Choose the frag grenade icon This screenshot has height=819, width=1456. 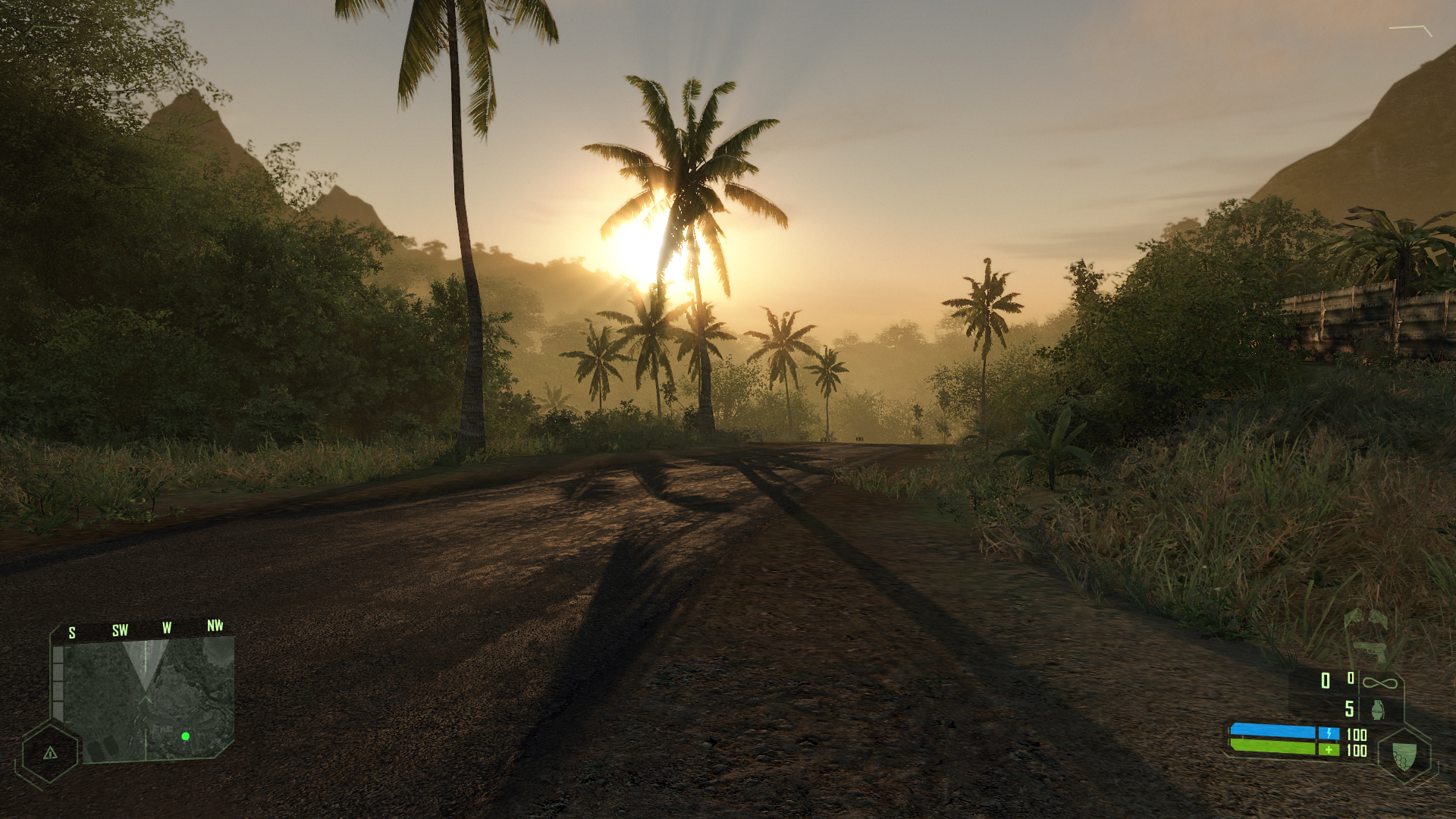pyautogui.click(x=1377, y=710)
